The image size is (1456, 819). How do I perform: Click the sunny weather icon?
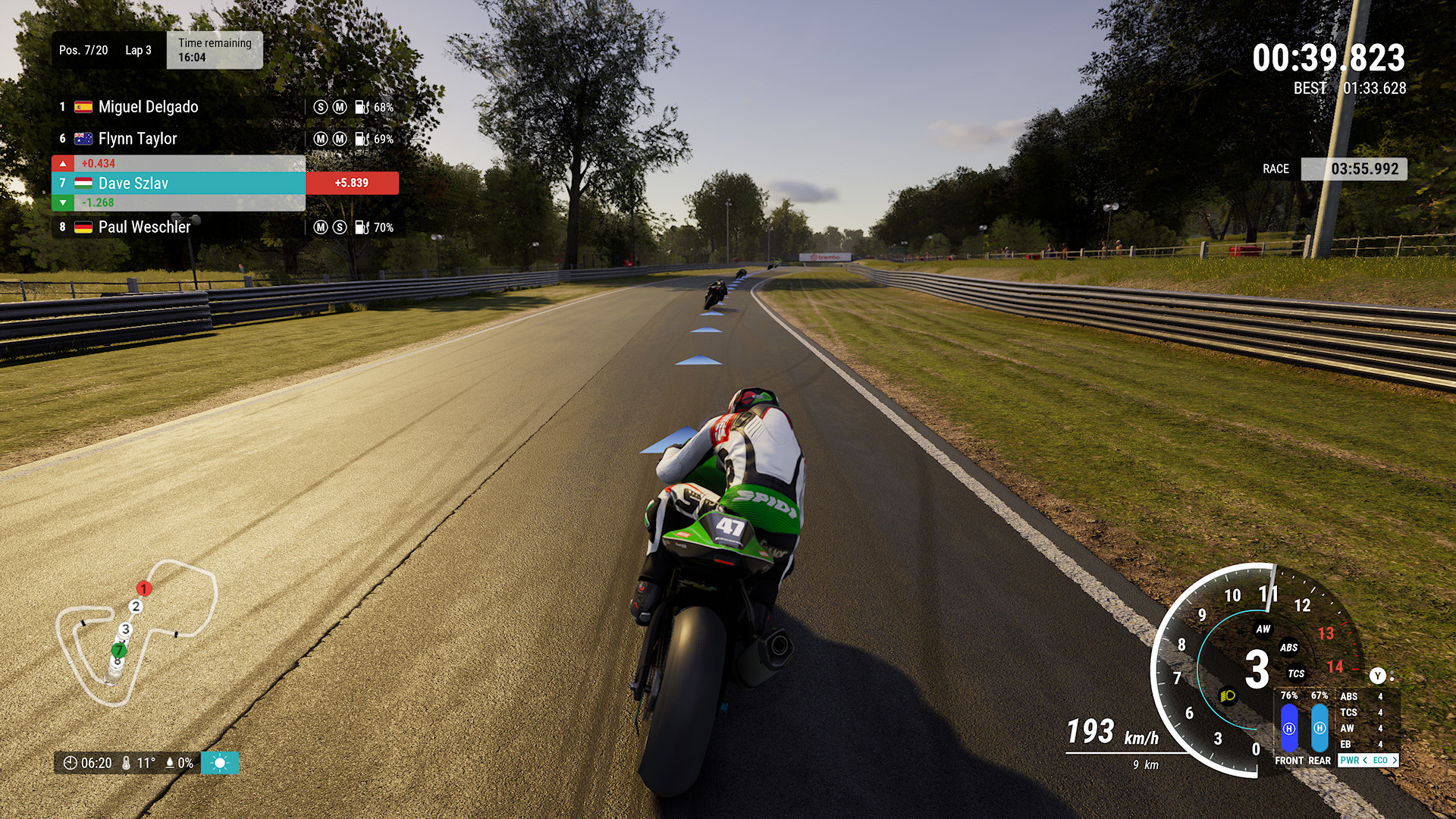tap(220, 763)
